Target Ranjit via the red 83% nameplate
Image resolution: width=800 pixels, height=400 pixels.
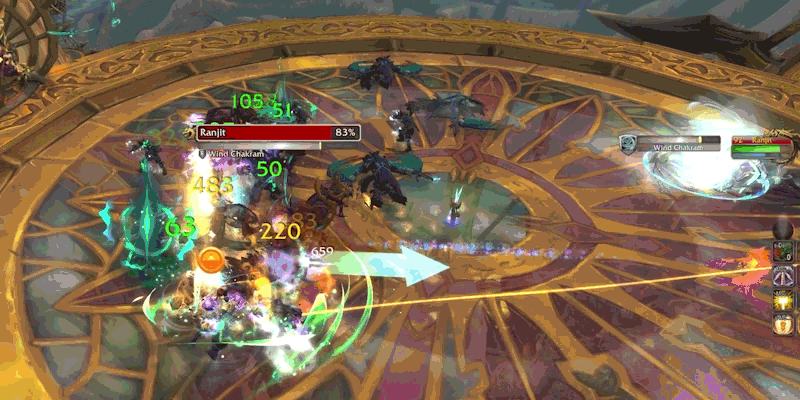(x=265, y=132)
